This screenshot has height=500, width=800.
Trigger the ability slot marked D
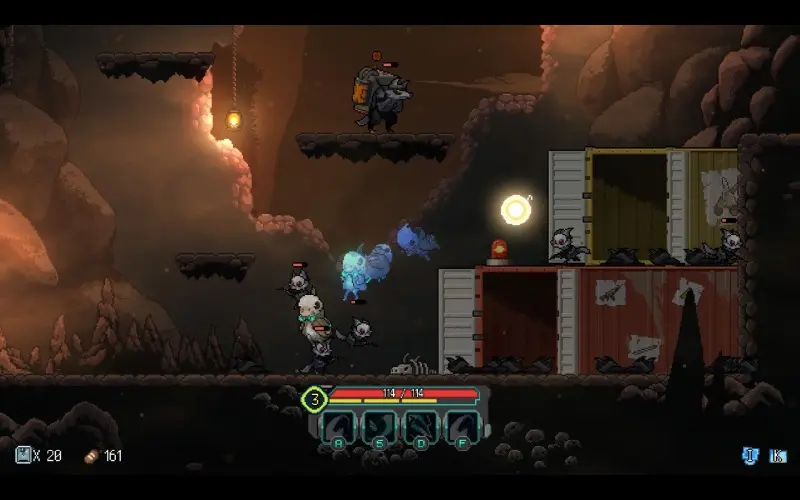[x=419, y=427]
